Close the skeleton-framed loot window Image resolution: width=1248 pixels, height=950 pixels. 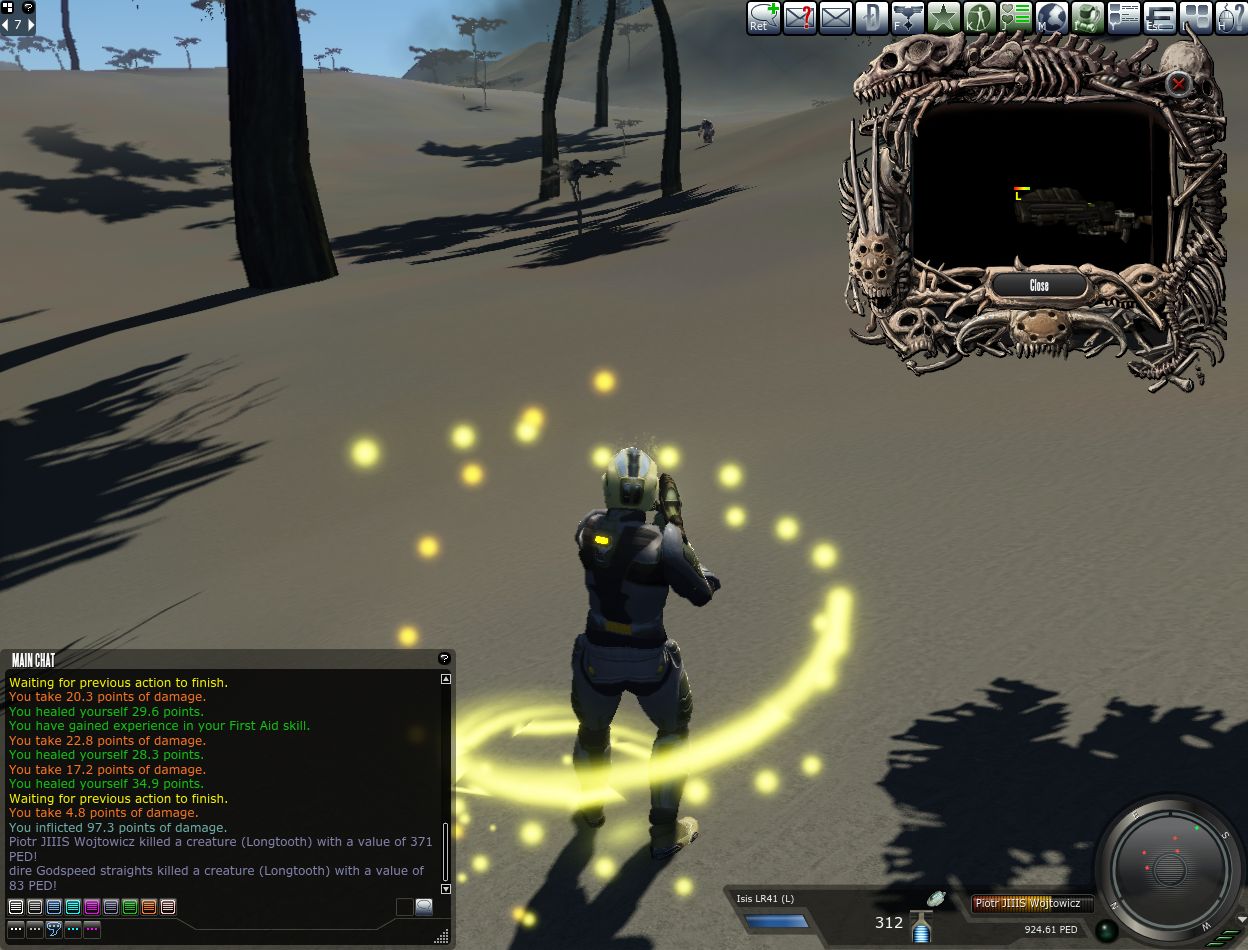[1039, 286]
